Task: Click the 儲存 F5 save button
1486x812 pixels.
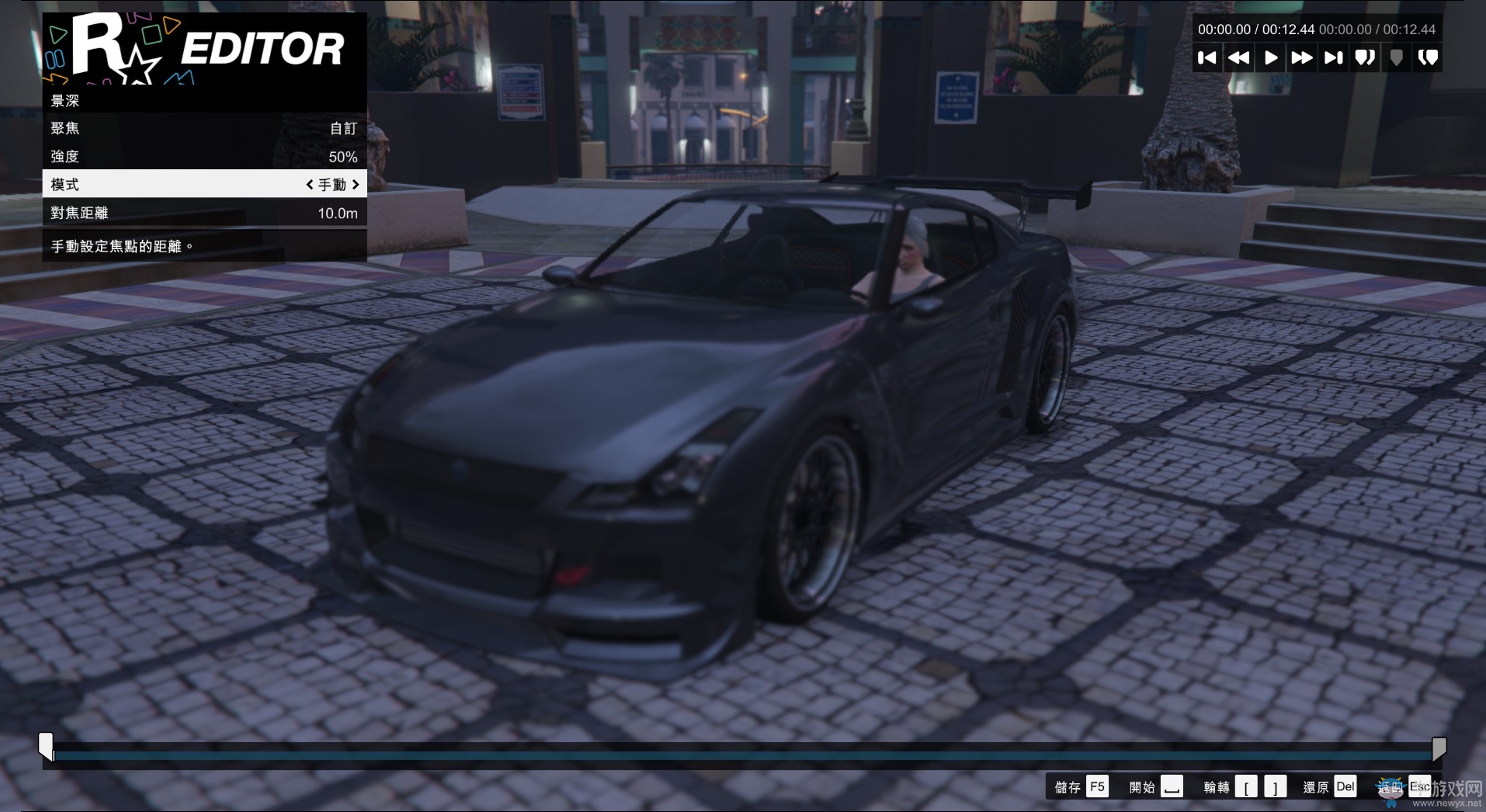Action: click(1081, 786)
